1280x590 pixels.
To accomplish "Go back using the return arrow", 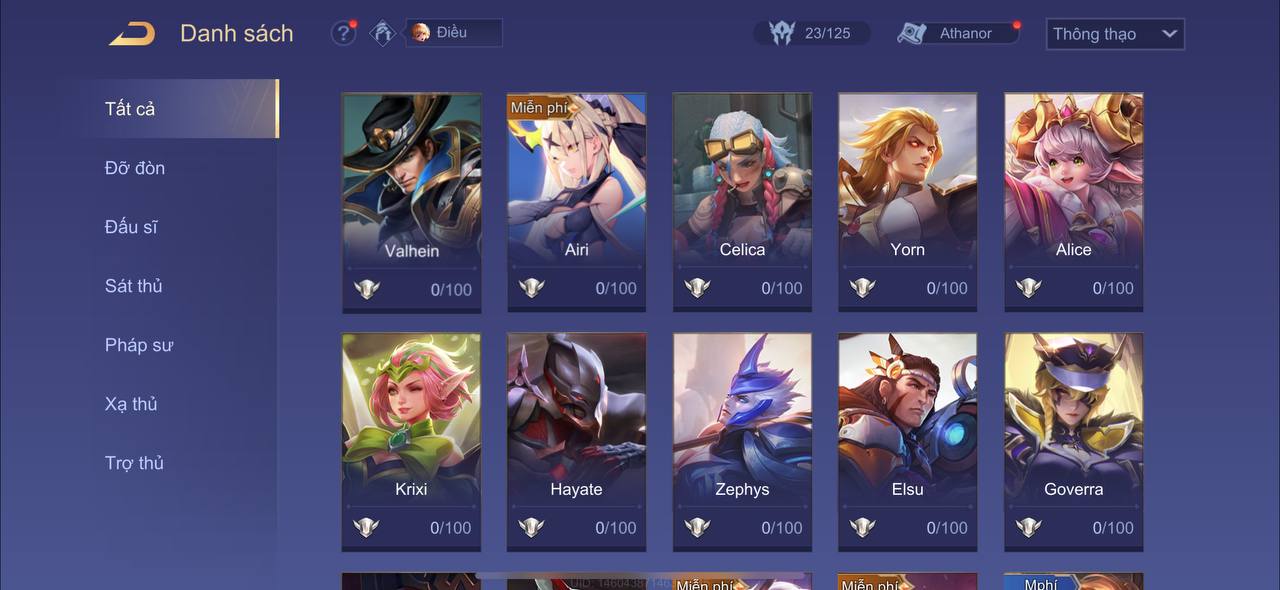I will coord(132,34).
